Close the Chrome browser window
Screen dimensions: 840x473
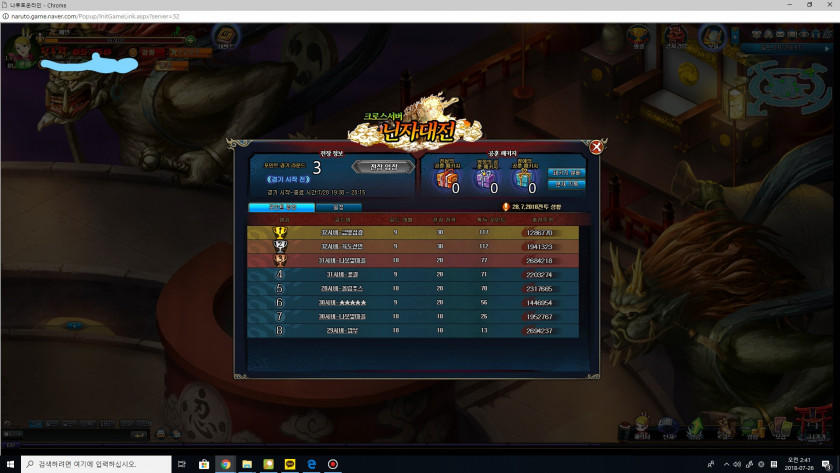point(826,5)
